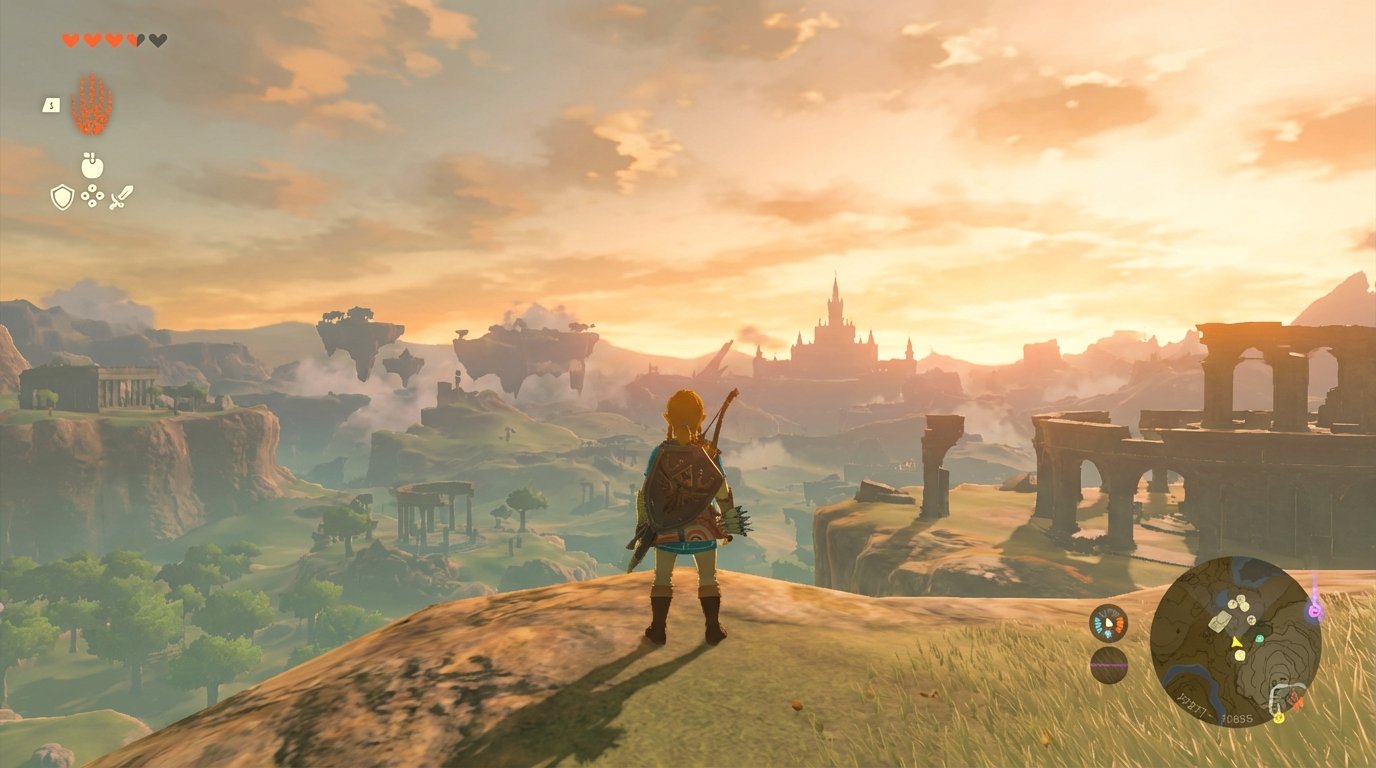Select the pink beacon marker on the minimap

click(1314, 610)
